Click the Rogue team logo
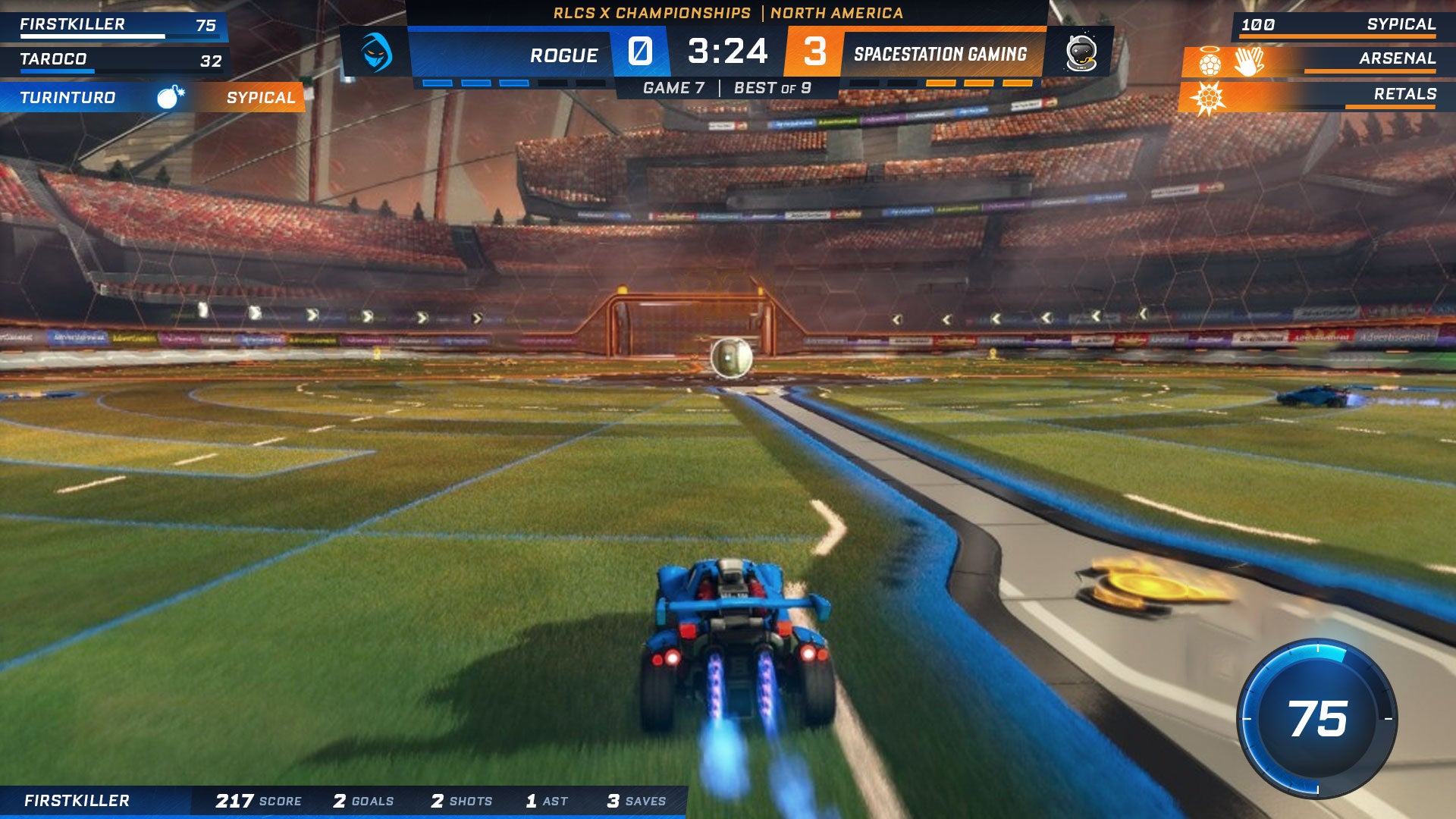The height and width of the screenshot is (819, 1456). [376, 52]
